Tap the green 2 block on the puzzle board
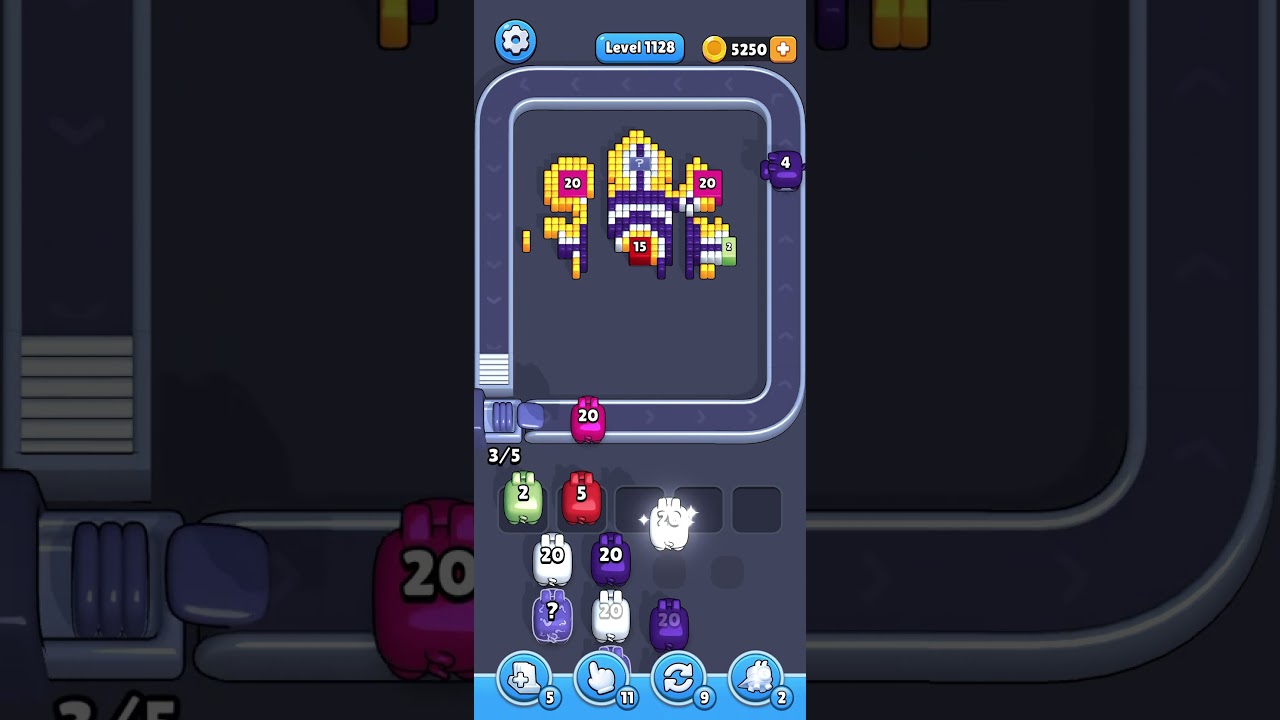 pos(730,245)
